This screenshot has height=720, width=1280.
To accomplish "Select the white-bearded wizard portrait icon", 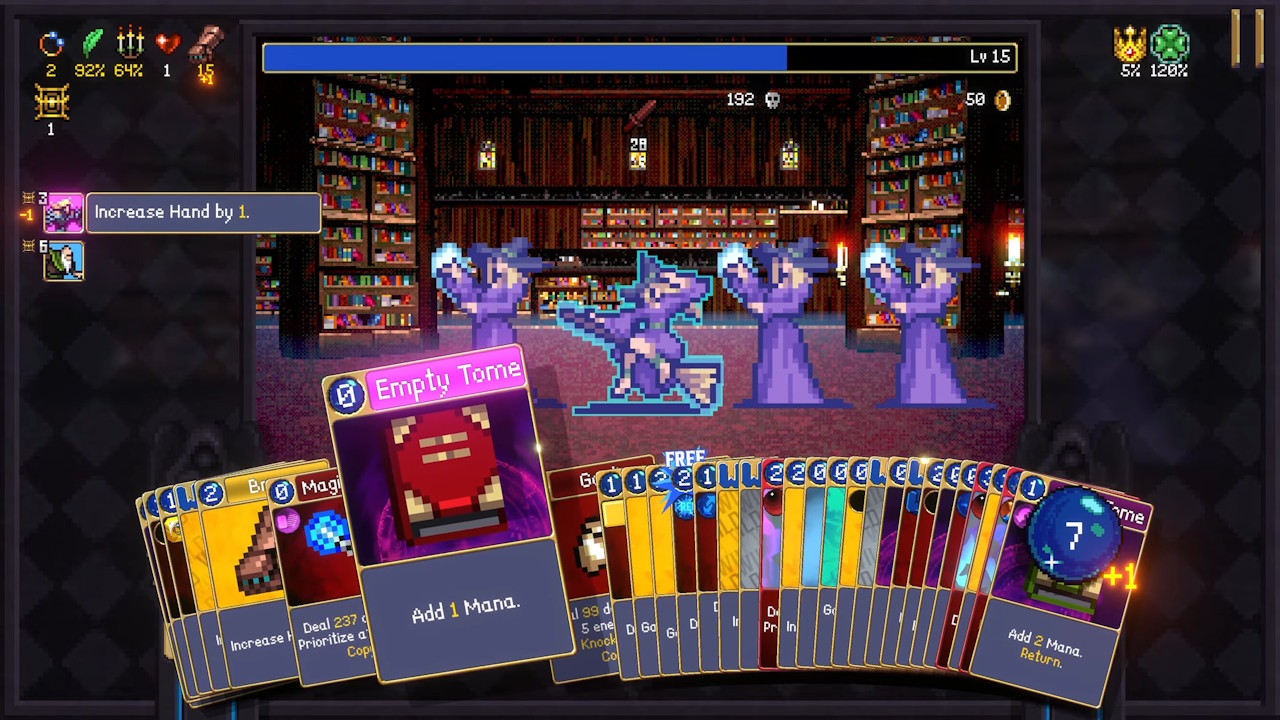I will pos(63,261).
